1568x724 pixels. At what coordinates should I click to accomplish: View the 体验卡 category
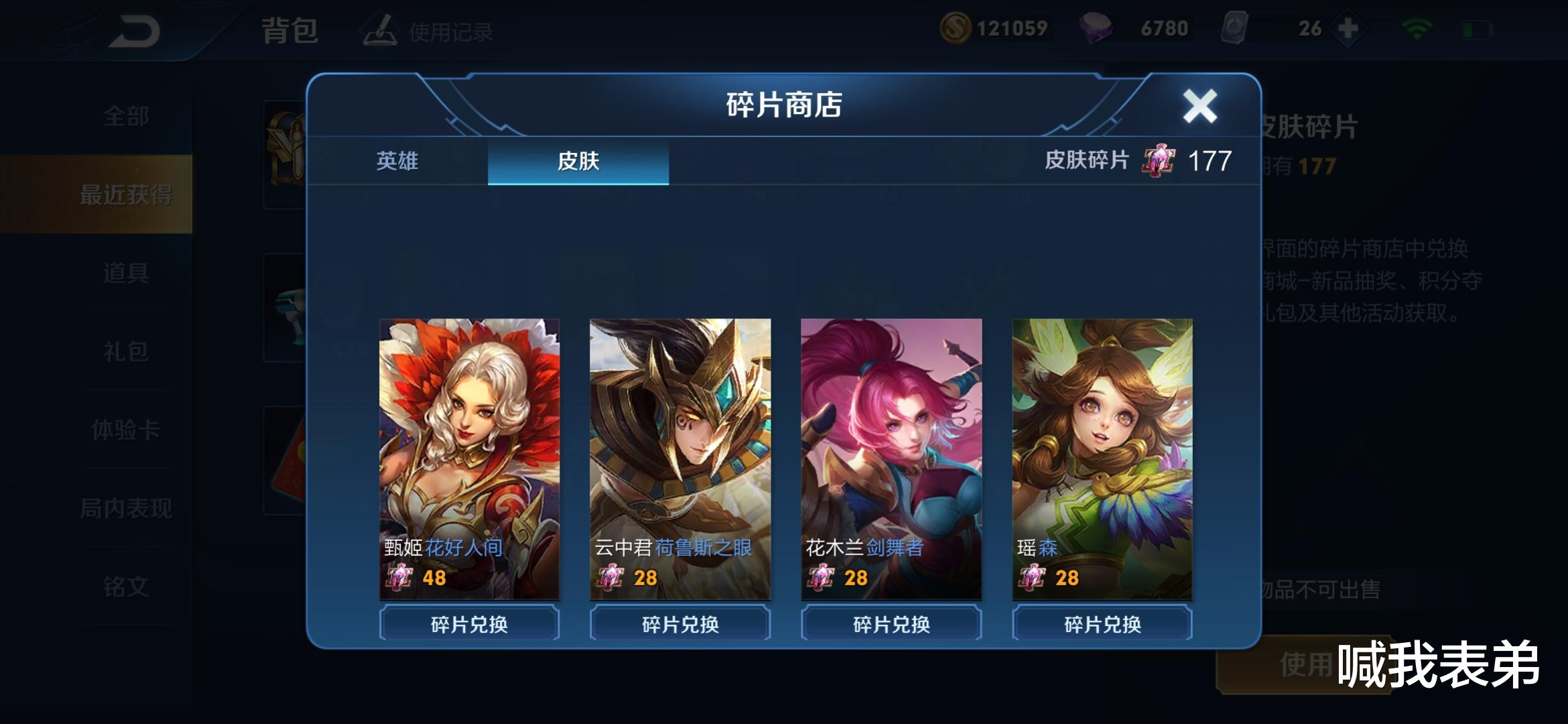coord(126,429)
